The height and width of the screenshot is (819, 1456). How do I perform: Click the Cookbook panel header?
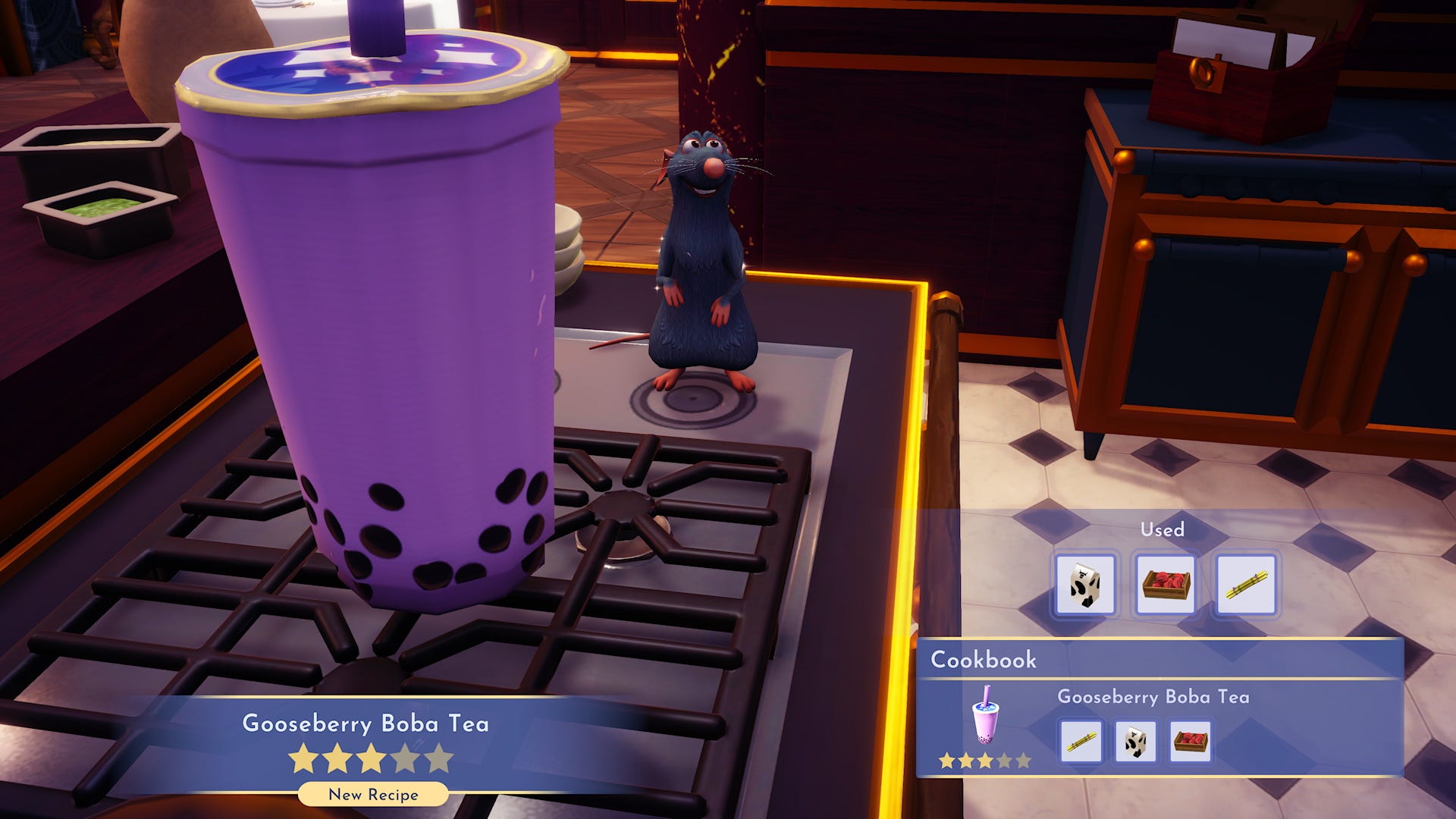pyautogui.click(x=986, y=659)
